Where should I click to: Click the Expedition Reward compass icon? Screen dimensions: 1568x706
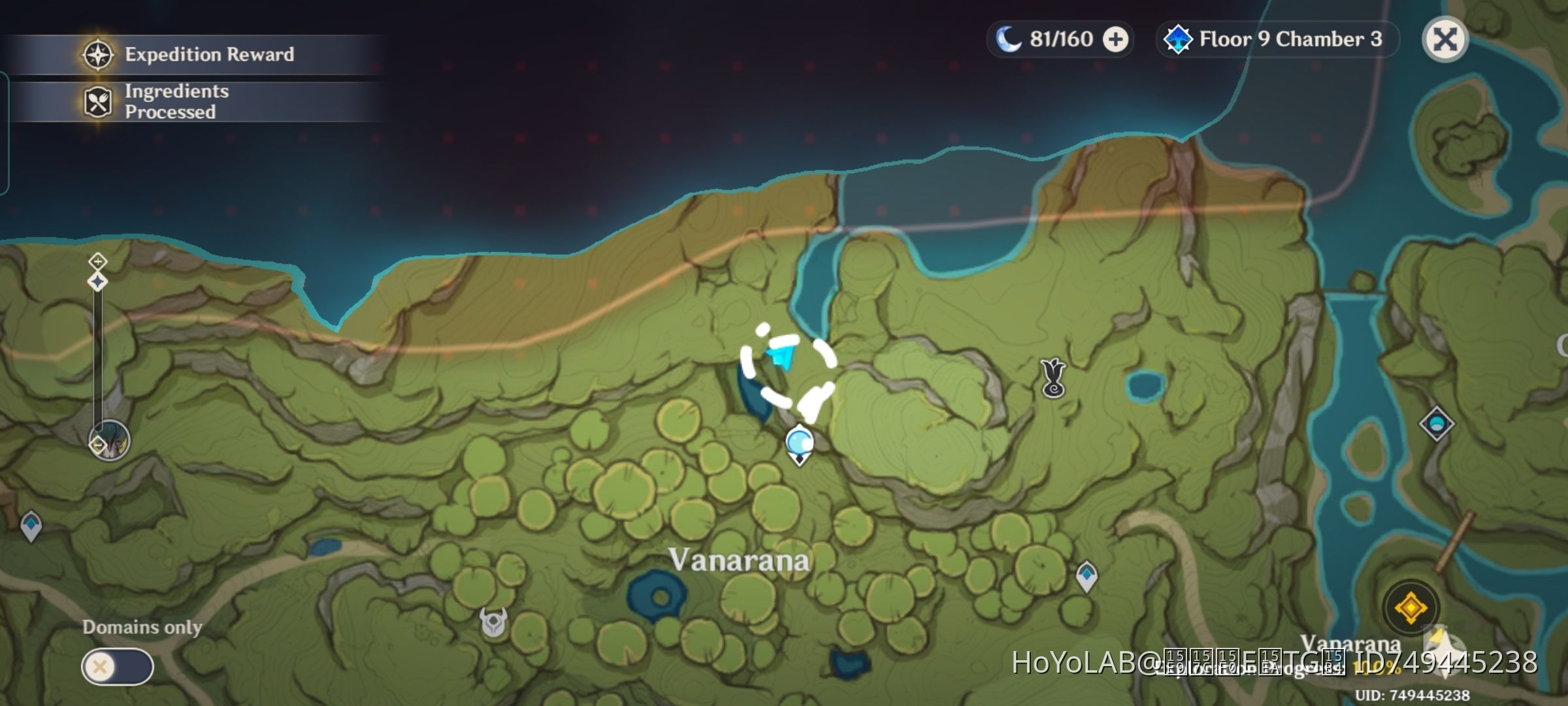tap(97, 55)
